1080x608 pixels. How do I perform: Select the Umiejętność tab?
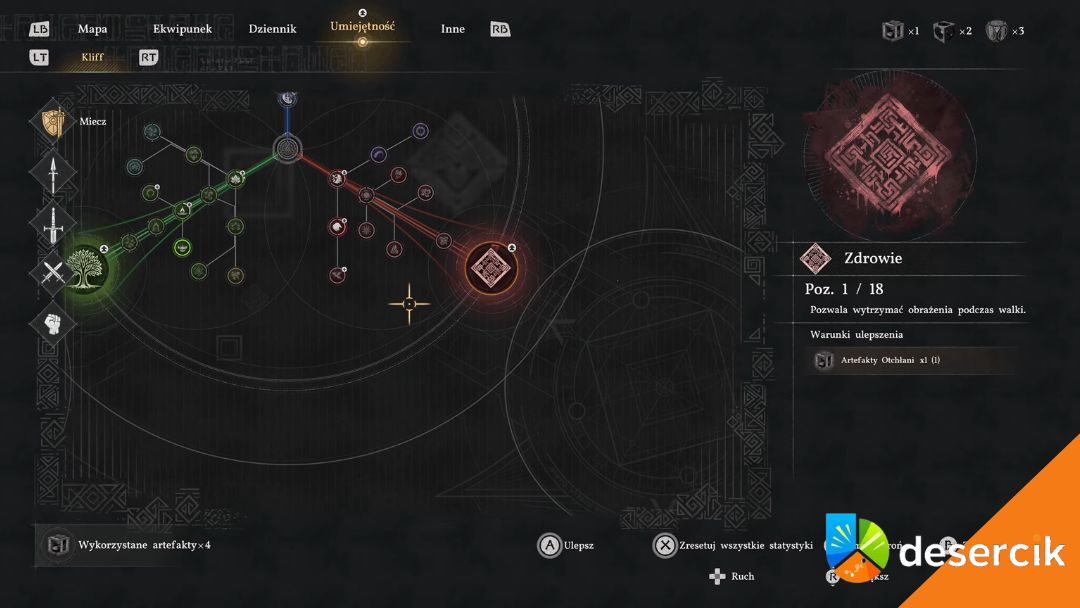pyautogui.click(x=362, y=26)
